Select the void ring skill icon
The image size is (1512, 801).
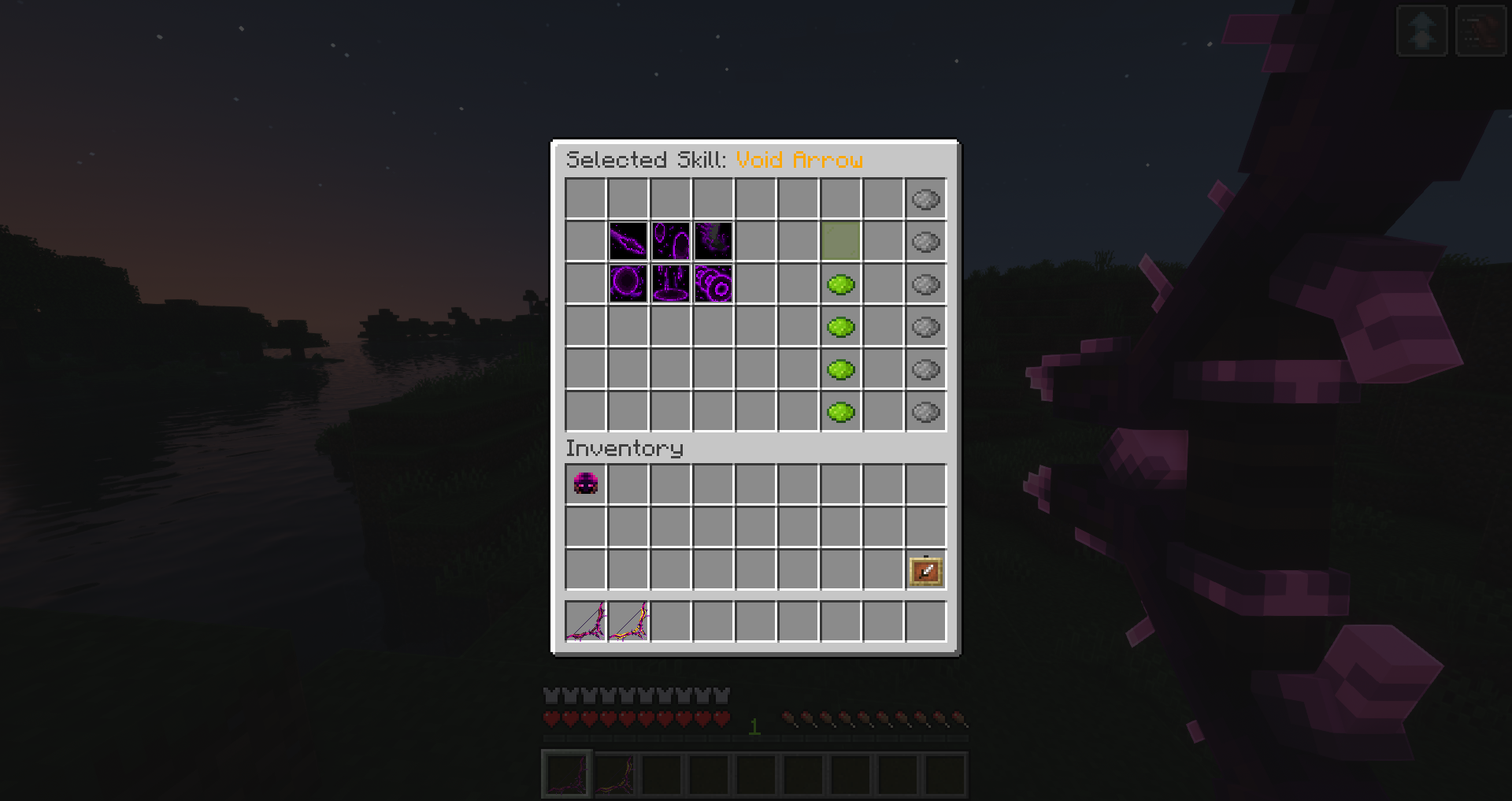click(631, 284)
